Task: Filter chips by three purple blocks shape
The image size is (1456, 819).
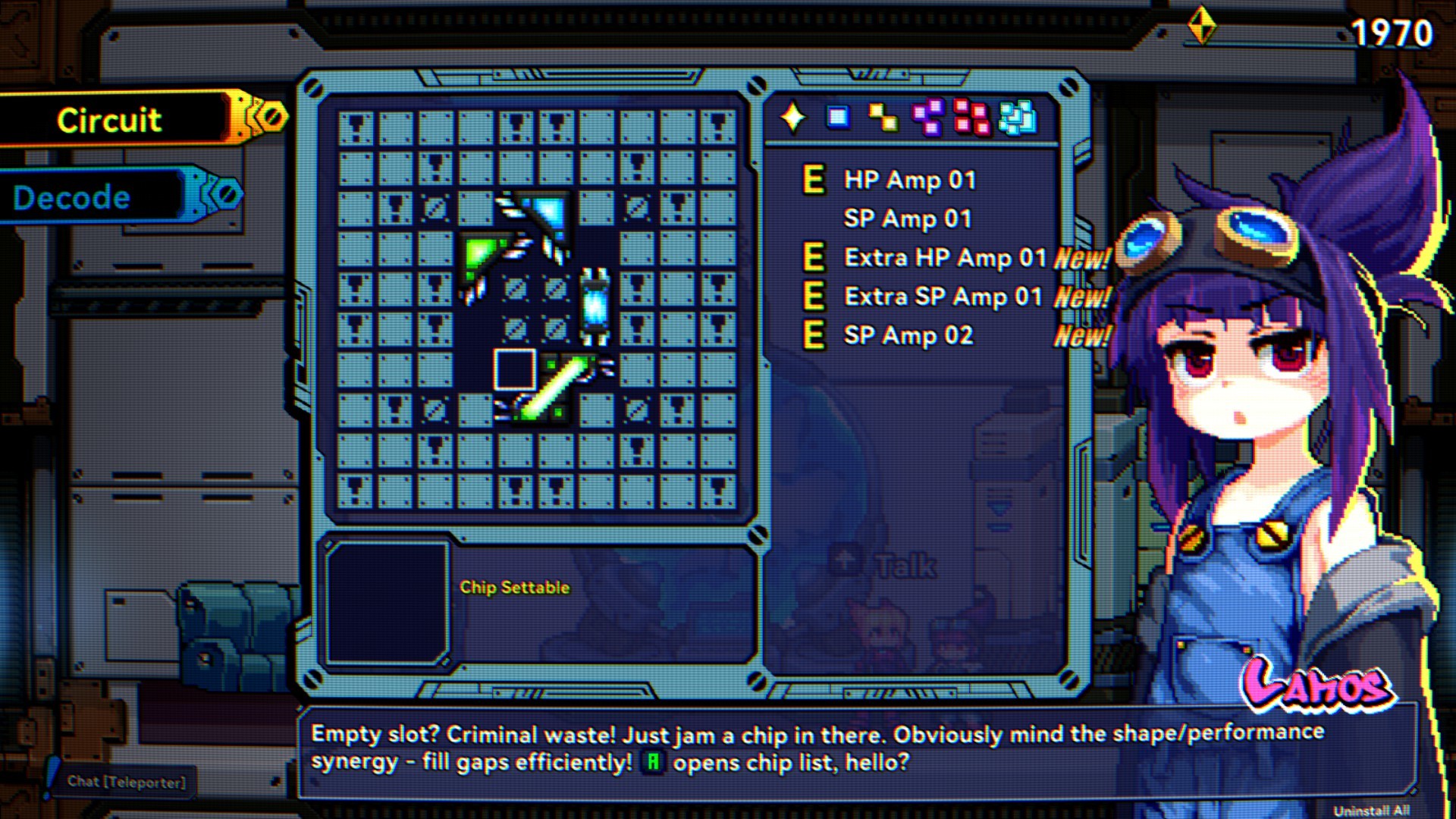Action: 928,118
